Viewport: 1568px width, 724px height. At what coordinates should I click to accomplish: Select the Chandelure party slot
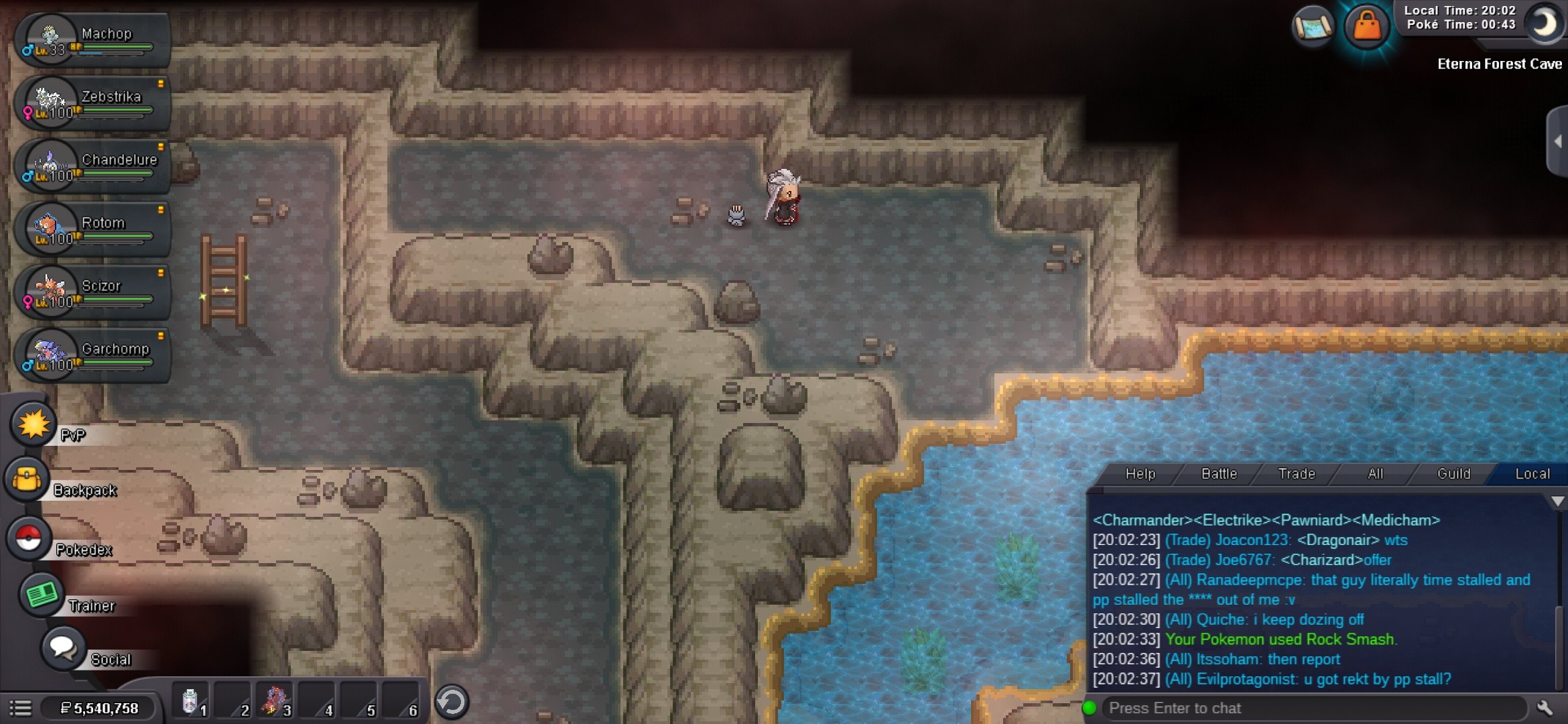92,167
